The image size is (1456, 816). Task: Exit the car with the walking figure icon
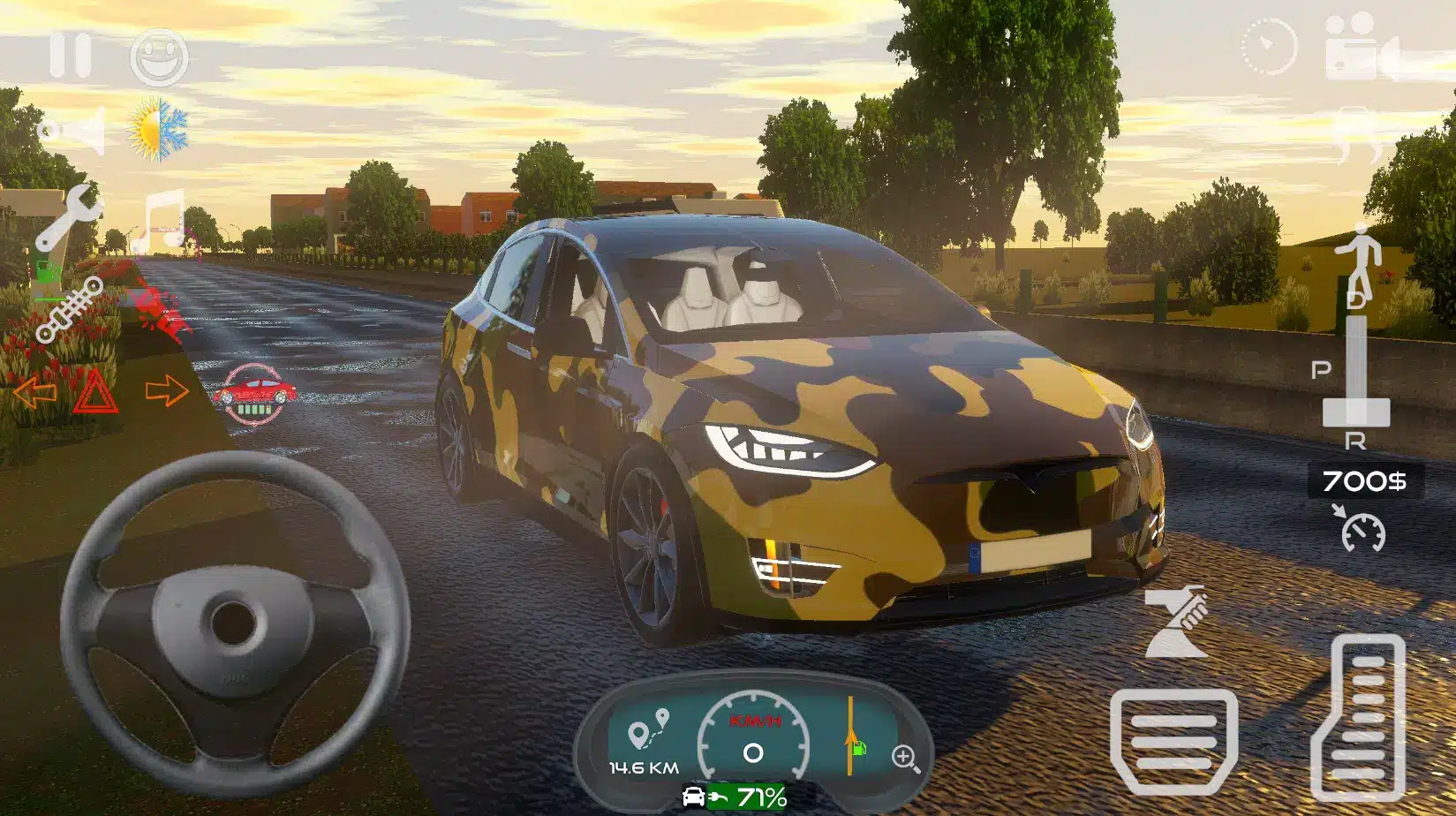1358,257
